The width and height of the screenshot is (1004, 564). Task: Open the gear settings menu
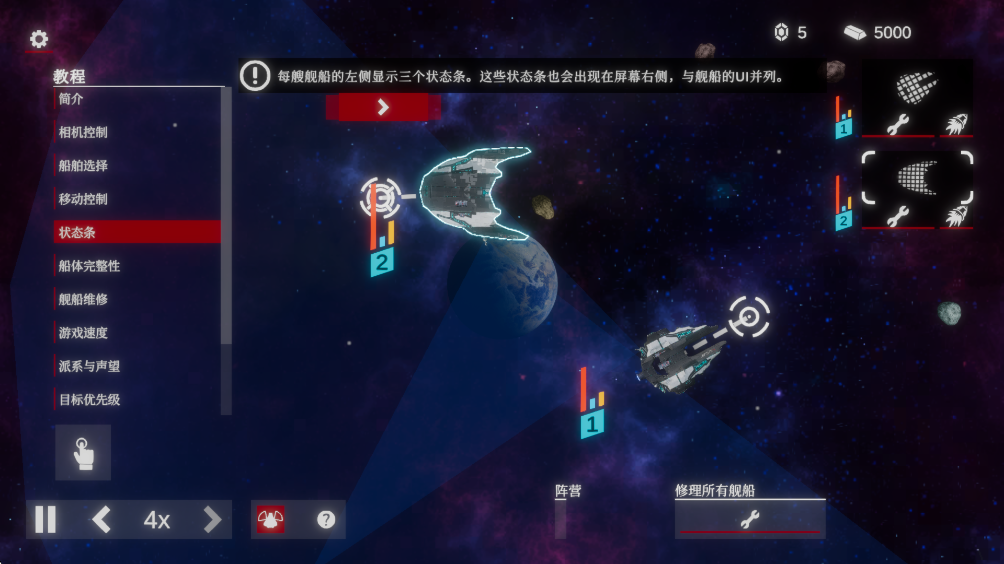pos(39,39)
